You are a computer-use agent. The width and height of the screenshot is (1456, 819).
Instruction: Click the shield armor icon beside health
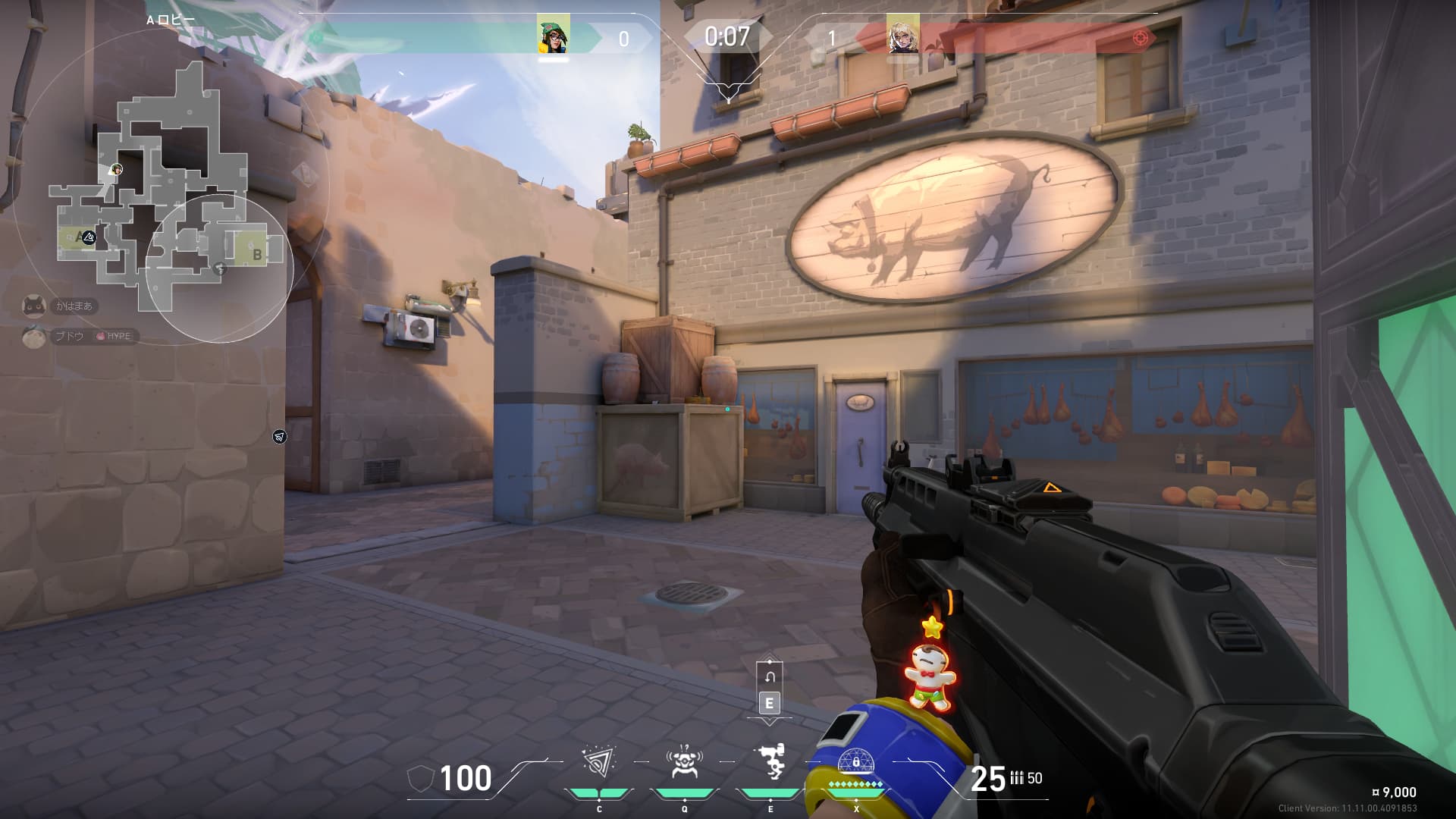[x=420, y=779]
